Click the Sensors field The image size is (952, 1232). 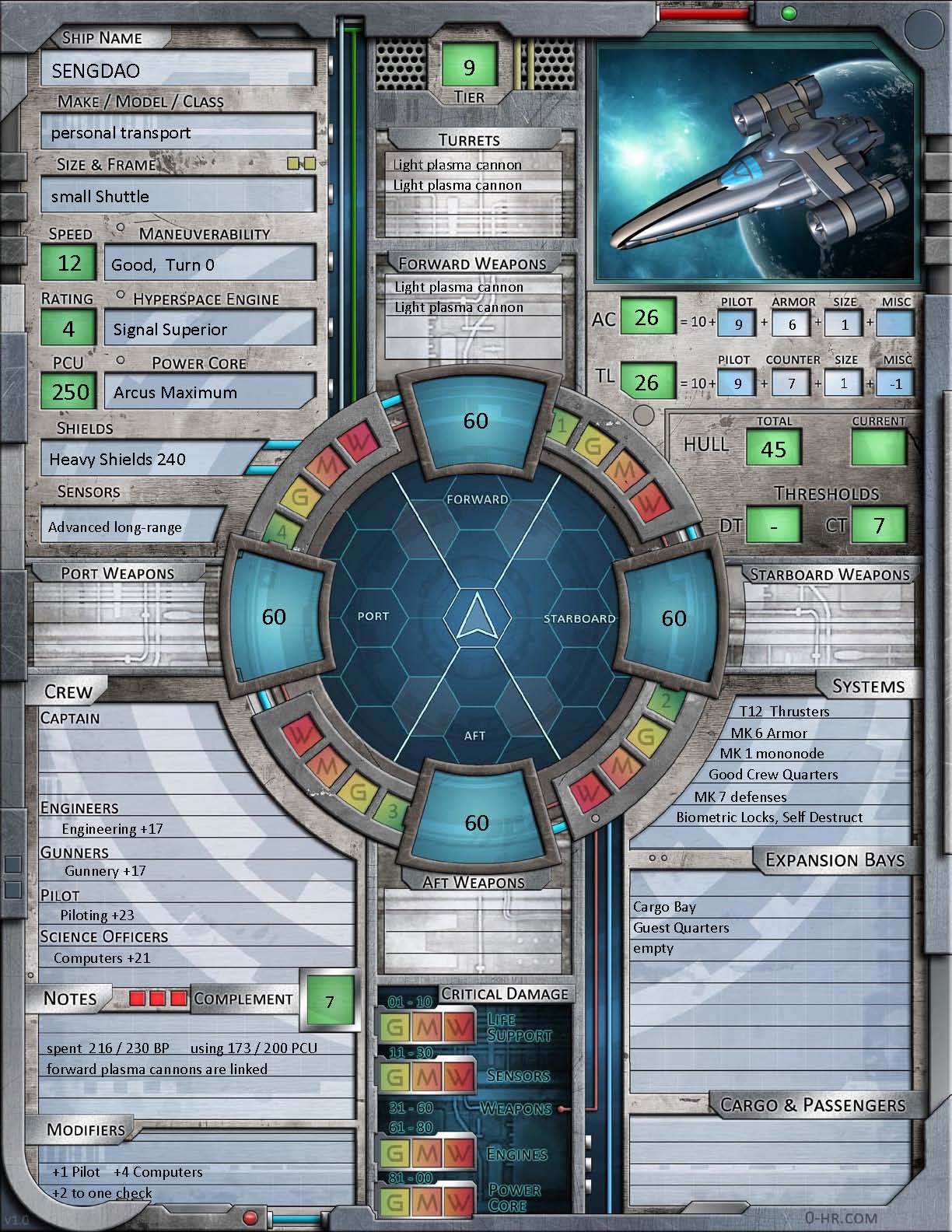click(x=132, y=527)
